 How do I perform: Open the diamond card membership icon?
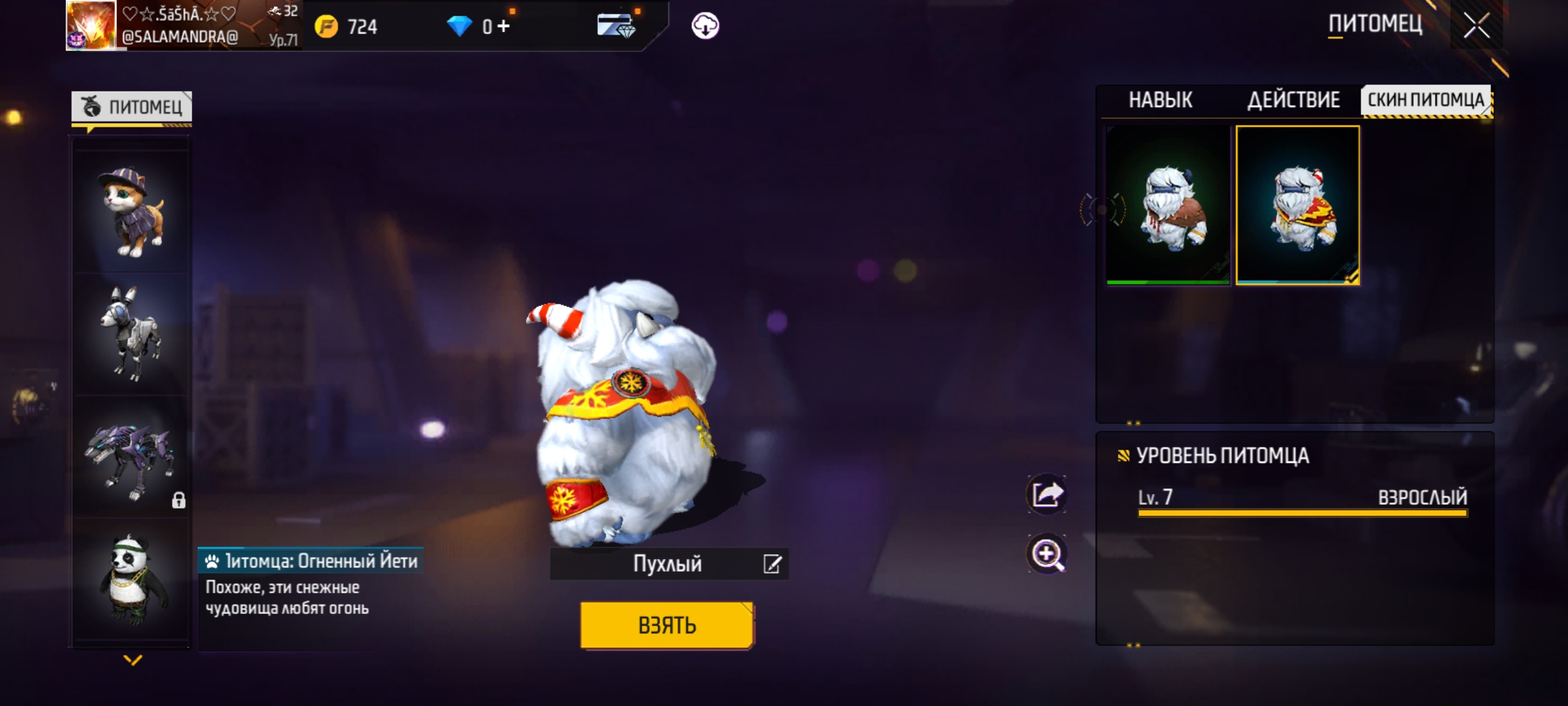615,26
